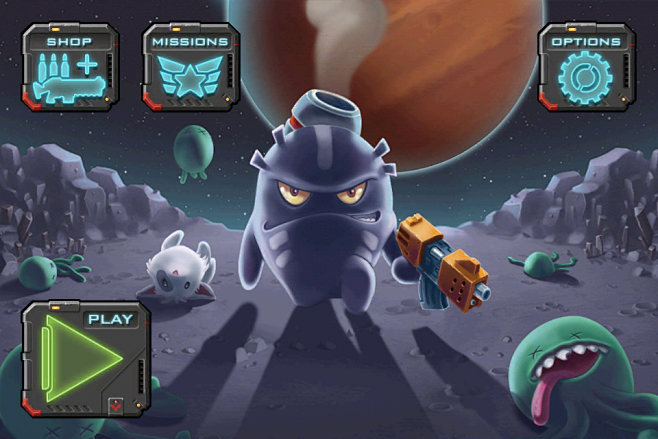The height and width of the screenshot is (439, 658).
Task: Open the Missions screen
Action: [190, 68]
